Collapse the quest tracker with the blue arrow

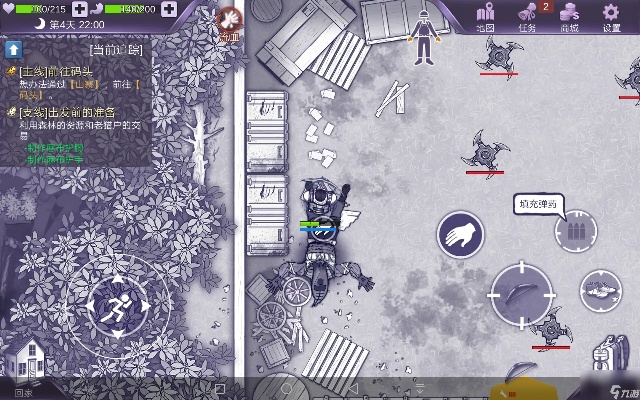pyautogui.click(x=14, y=47)
